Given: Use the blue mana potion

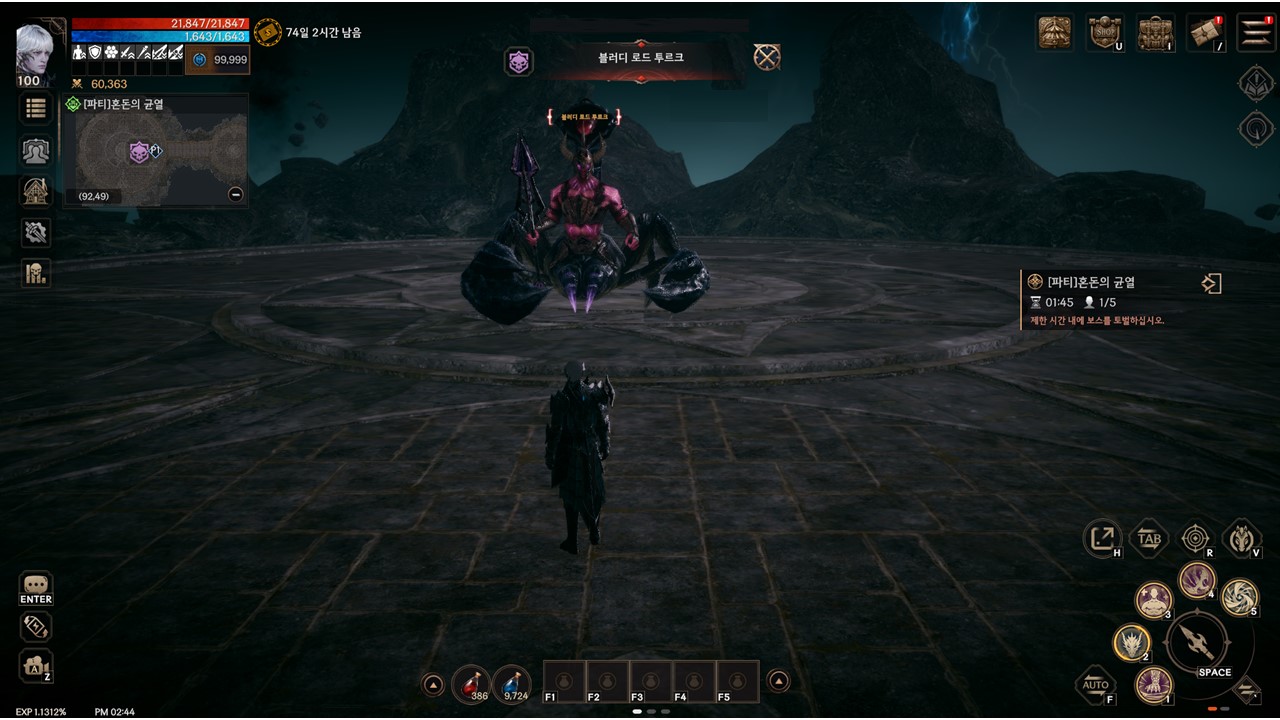Looking at the screenshot, I should [512, 684].
